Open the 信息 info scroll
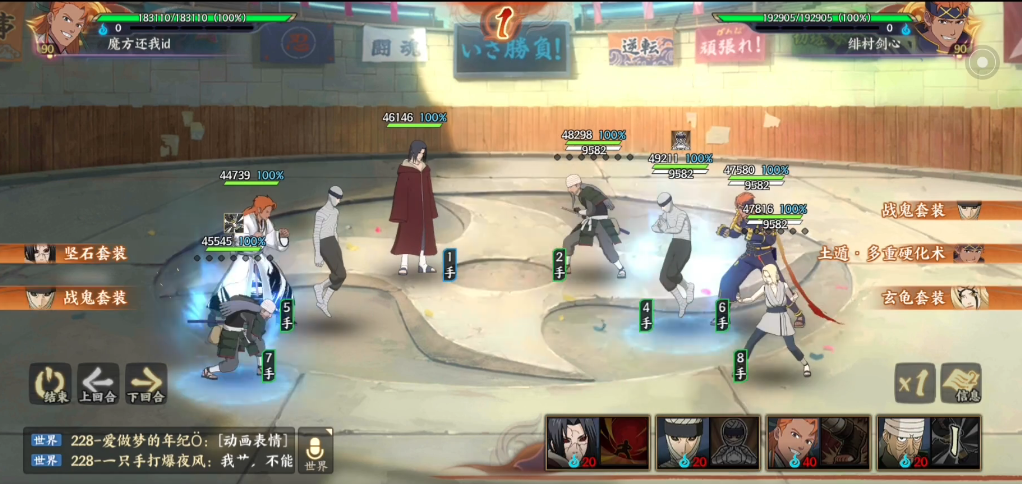 [x=961, y=383]
